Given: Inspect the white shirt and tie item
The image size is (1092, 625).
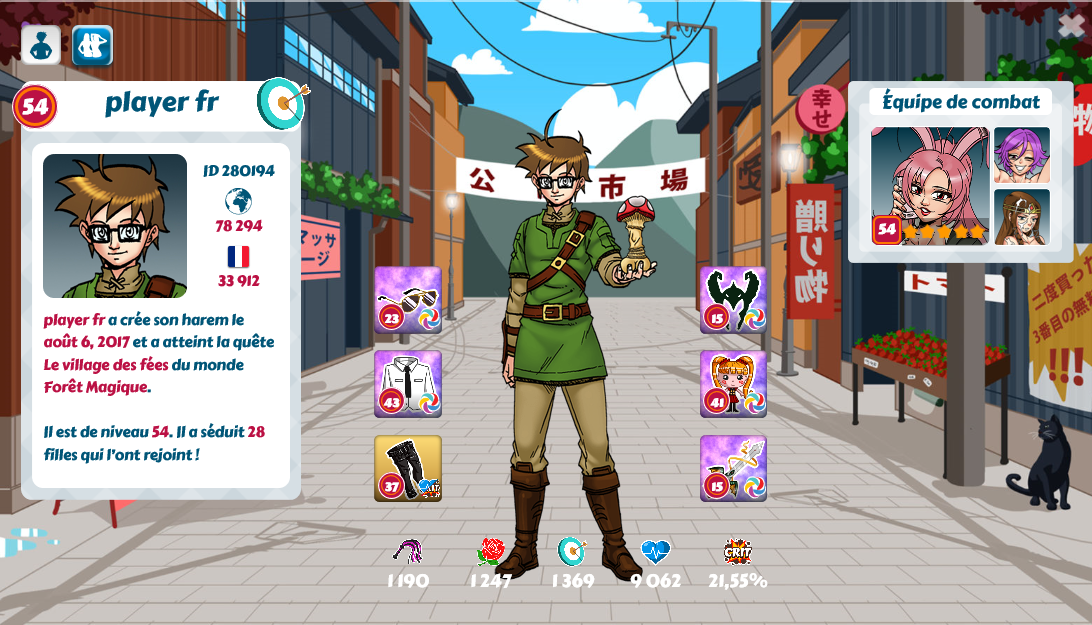Looking at the screenshot, I should coord(408,383).
